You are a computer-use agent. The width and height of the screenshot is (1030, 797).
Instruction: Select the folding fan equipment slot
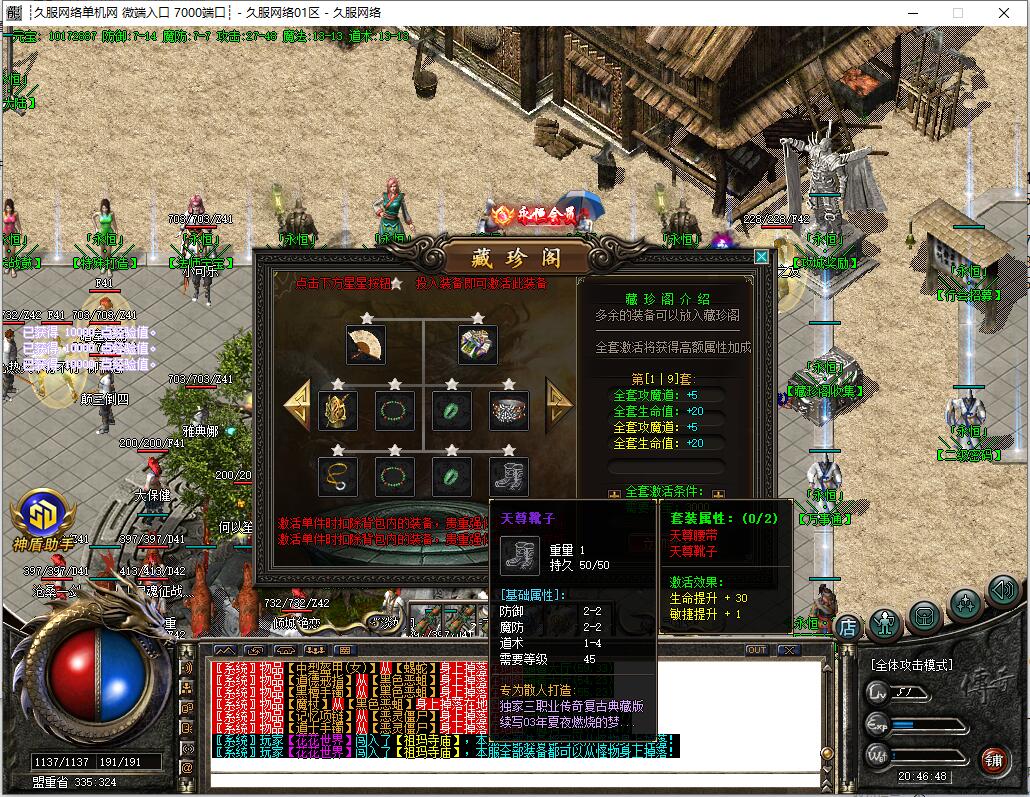[365, 345]
